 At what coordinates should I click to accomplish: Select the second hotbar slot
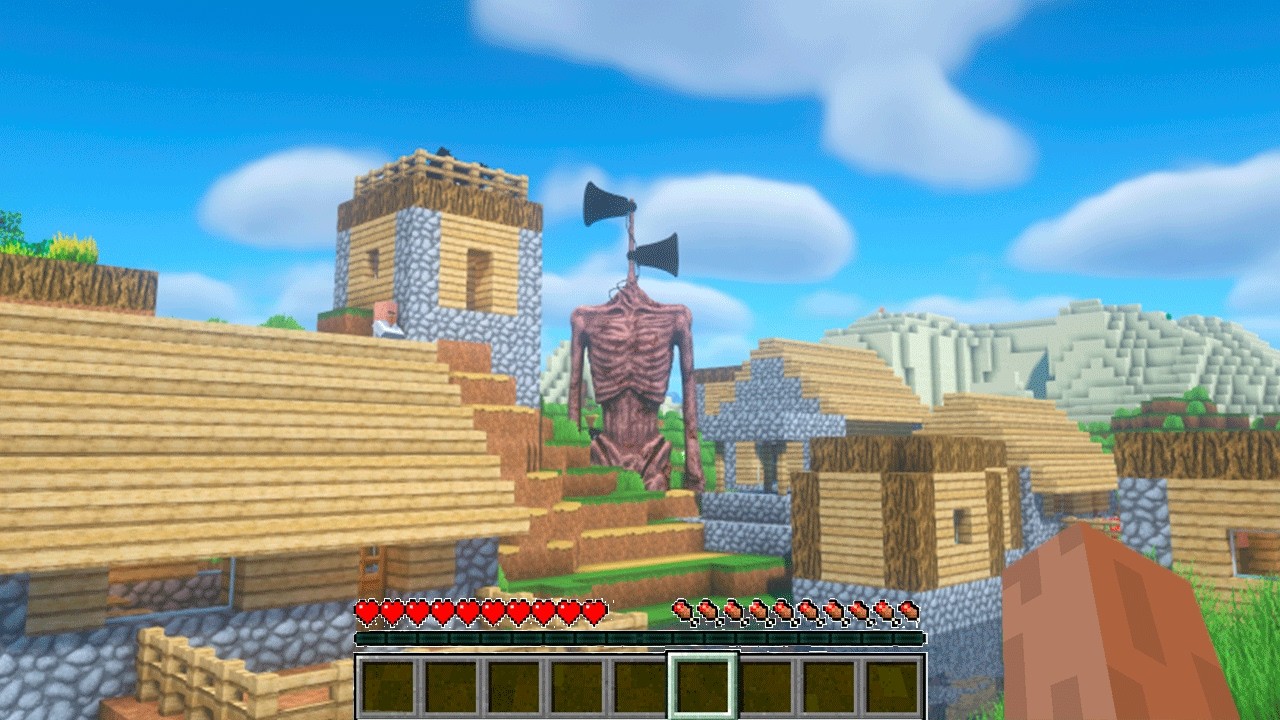pyautogui.click(x=450, y=685)
